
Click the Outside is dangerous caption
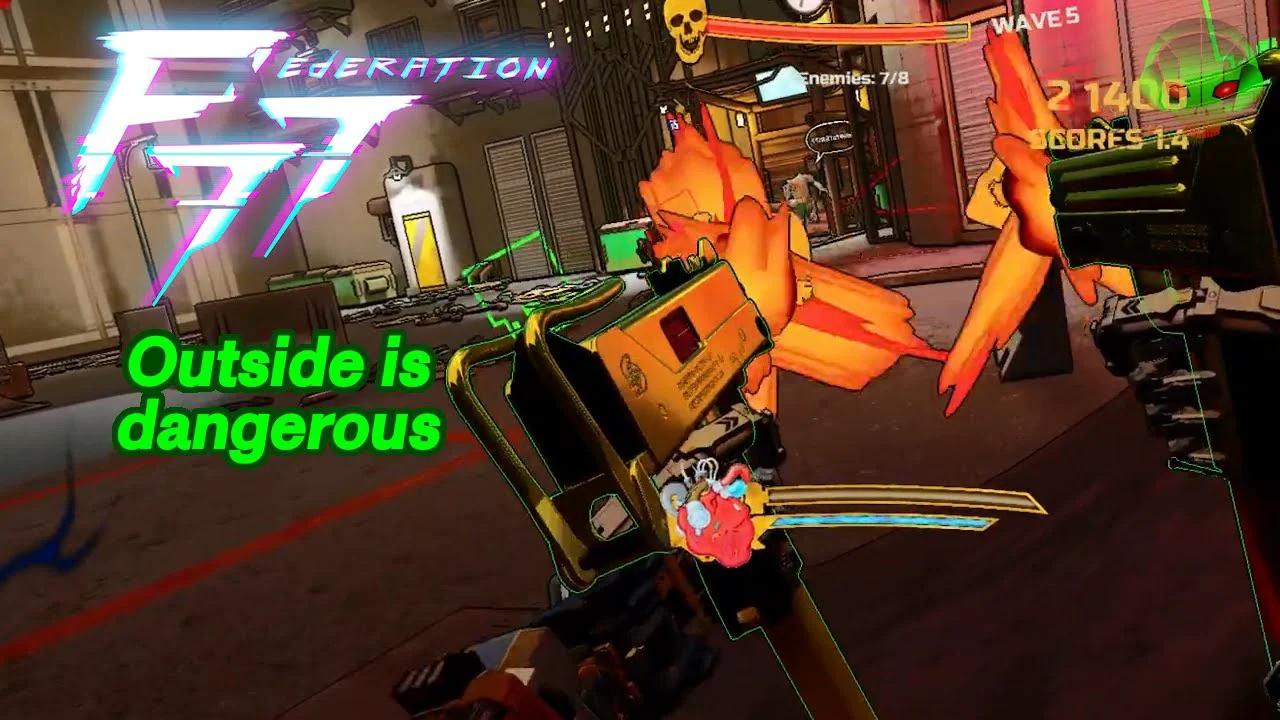(287, 400)
